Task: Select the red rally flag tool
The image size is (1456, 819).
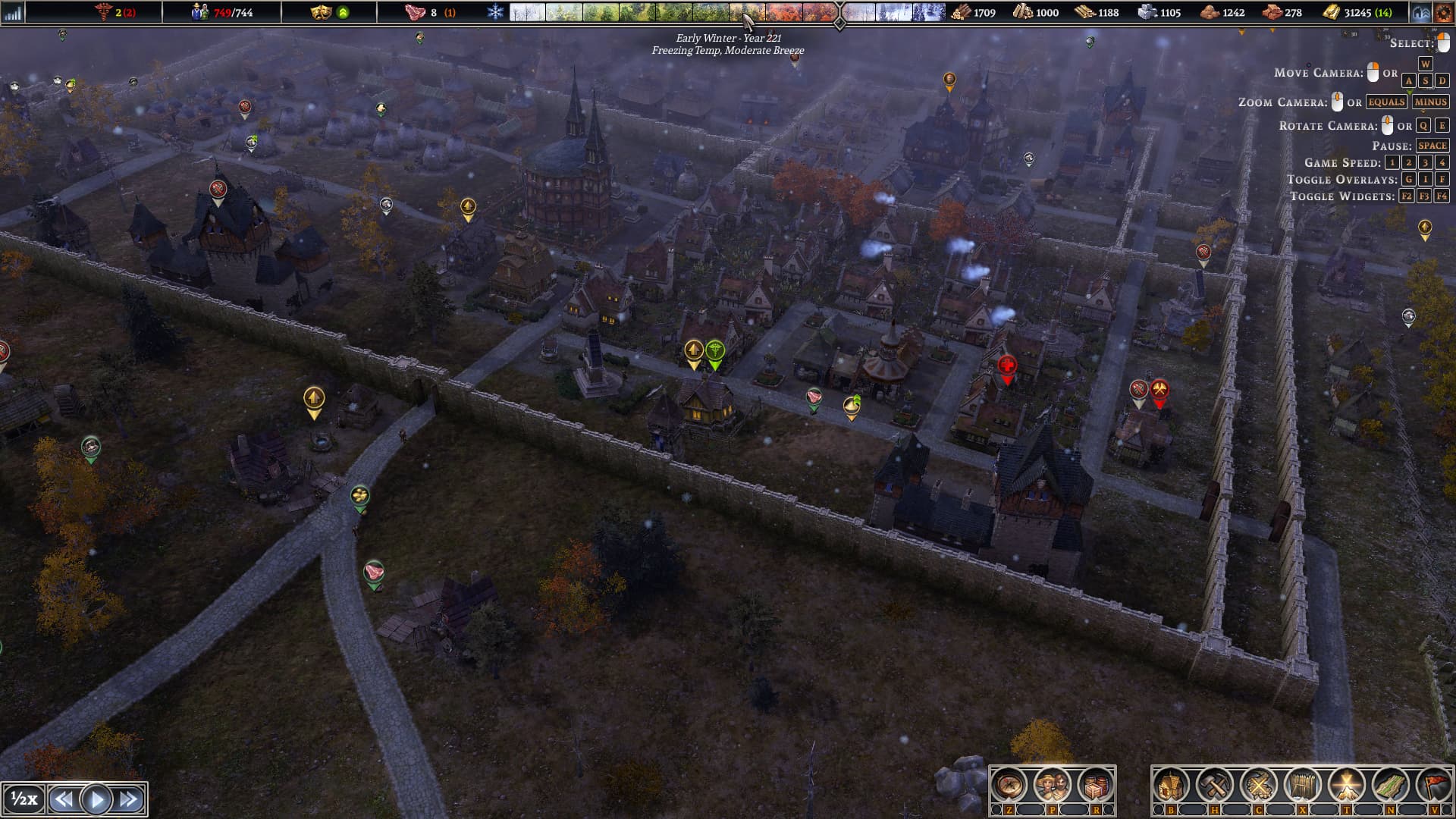Action: (1434, 786)
